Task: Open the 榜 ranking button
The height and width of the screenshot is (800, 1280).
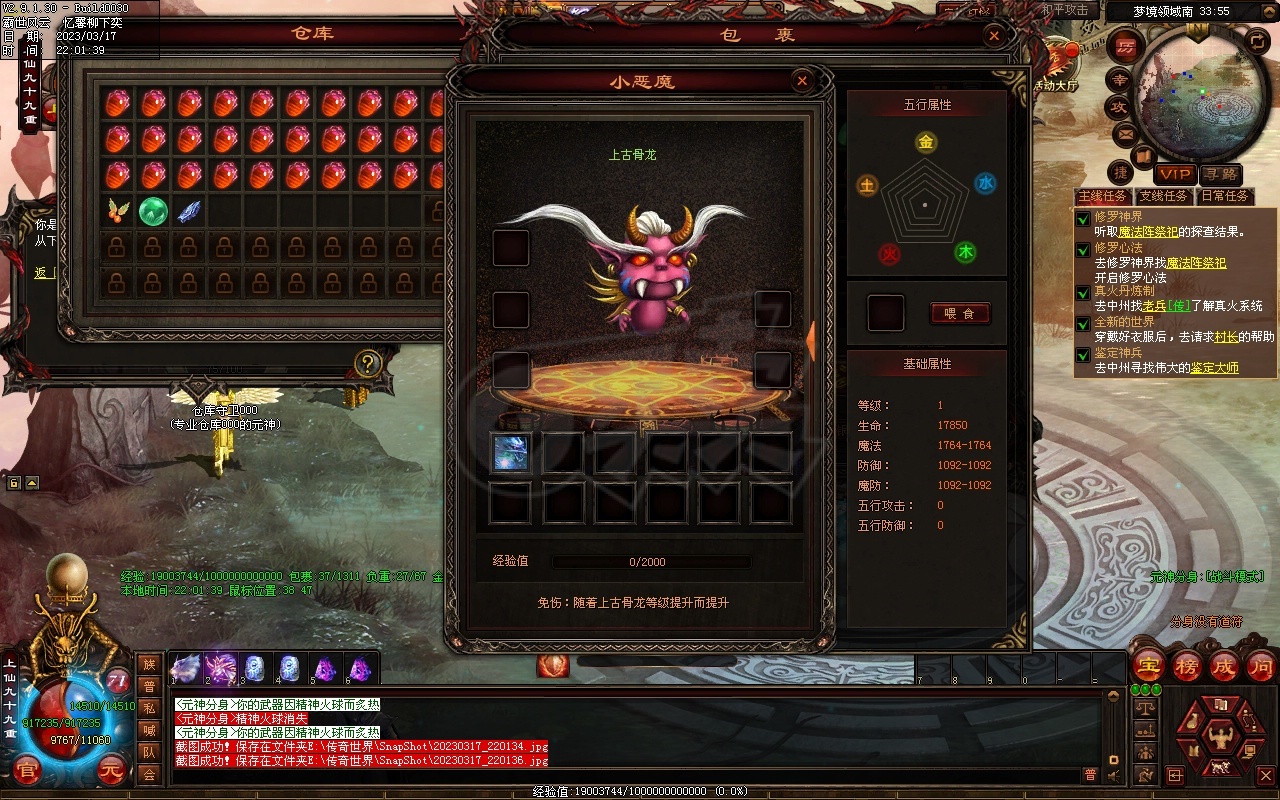Action: pyautogui.click(x=1187, y=665)
